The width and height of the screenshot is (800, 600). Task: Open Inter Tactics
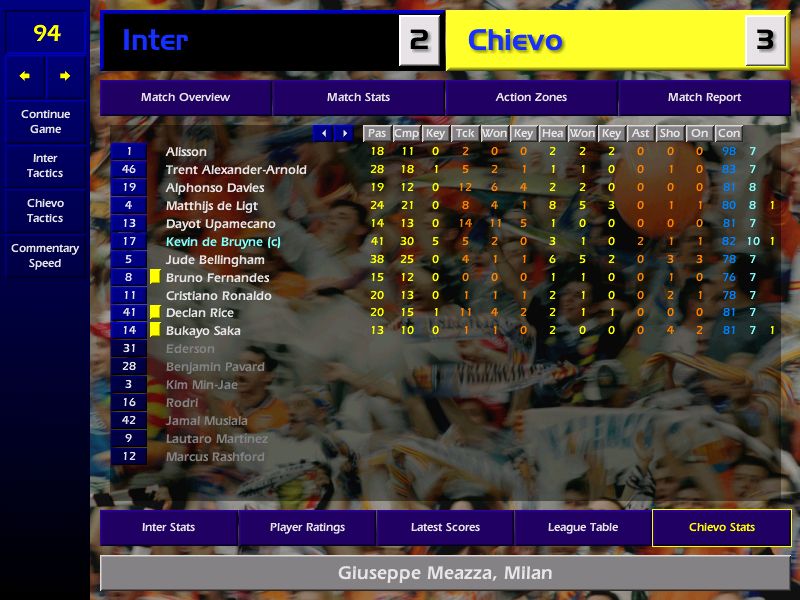(x=45, y=166)
